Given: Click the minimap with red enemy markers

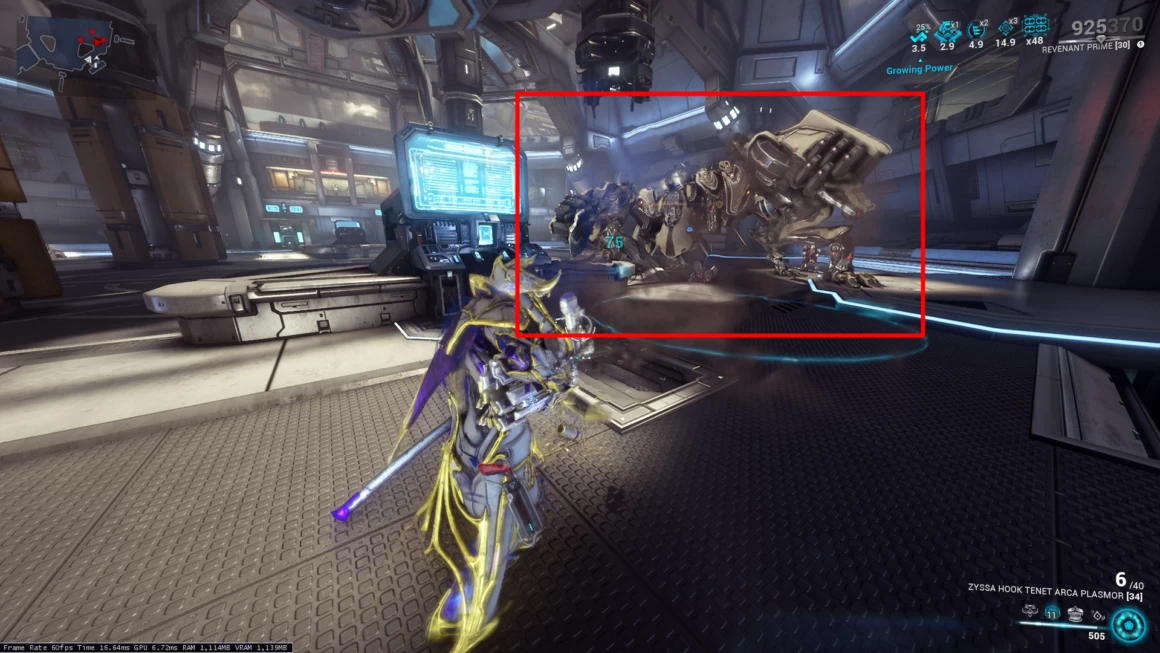Looking at the screenshot, I should 67,44.
